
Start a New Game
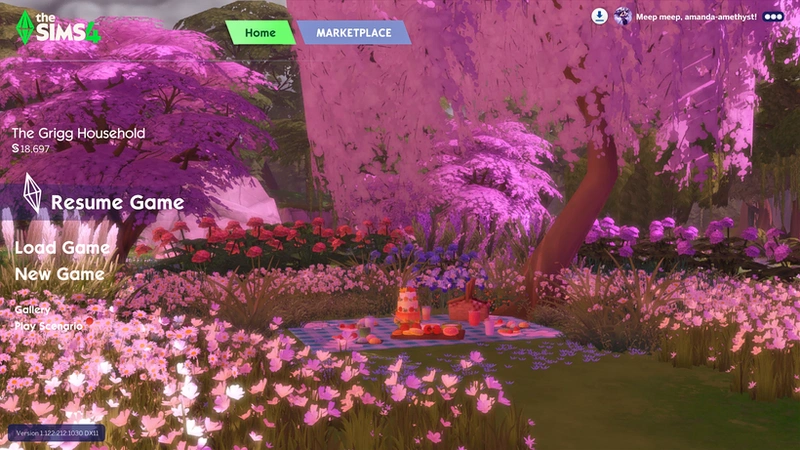click(x=59, y=274)
